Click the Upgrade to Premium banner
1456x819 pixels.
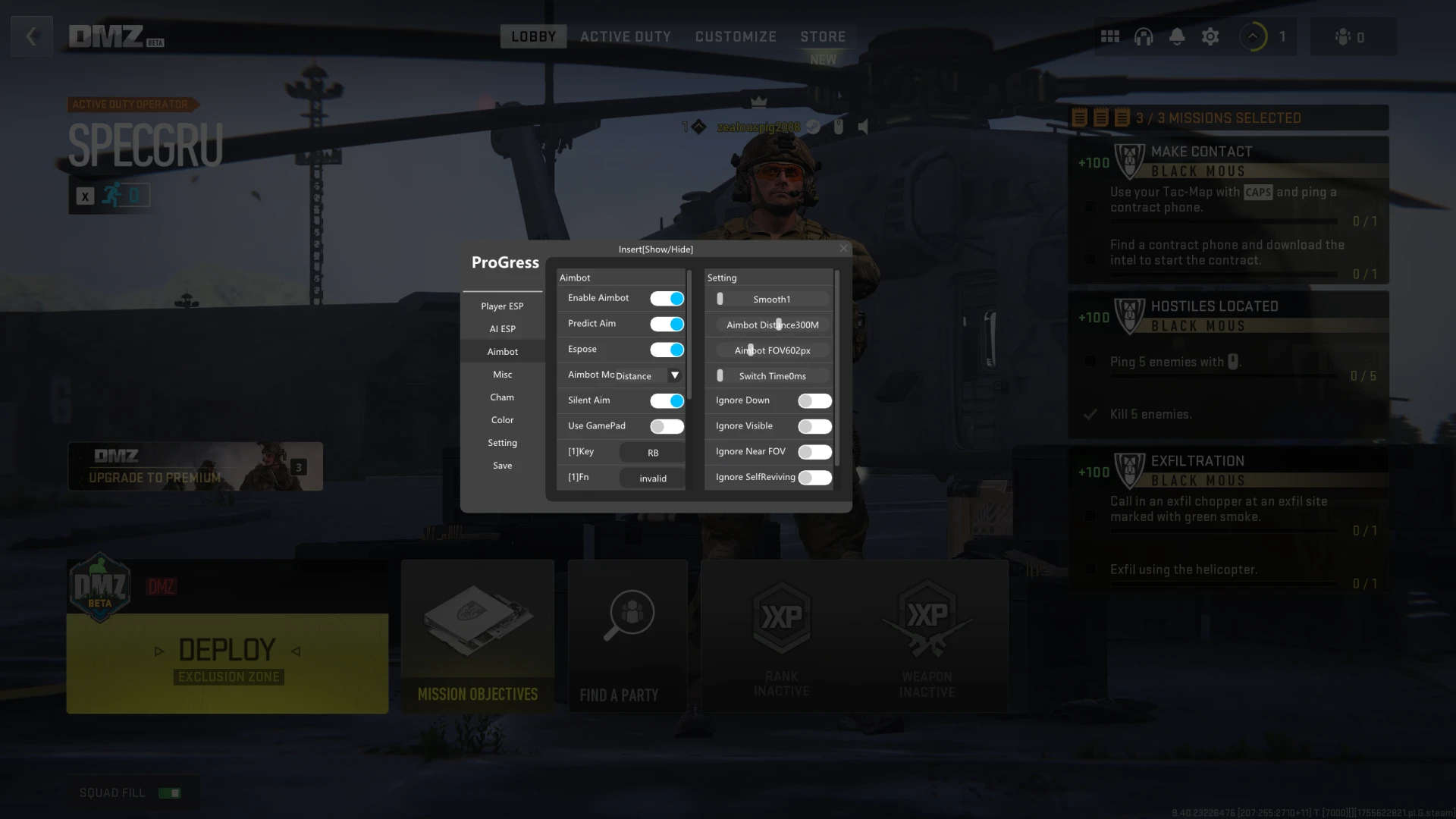point(195,466)
